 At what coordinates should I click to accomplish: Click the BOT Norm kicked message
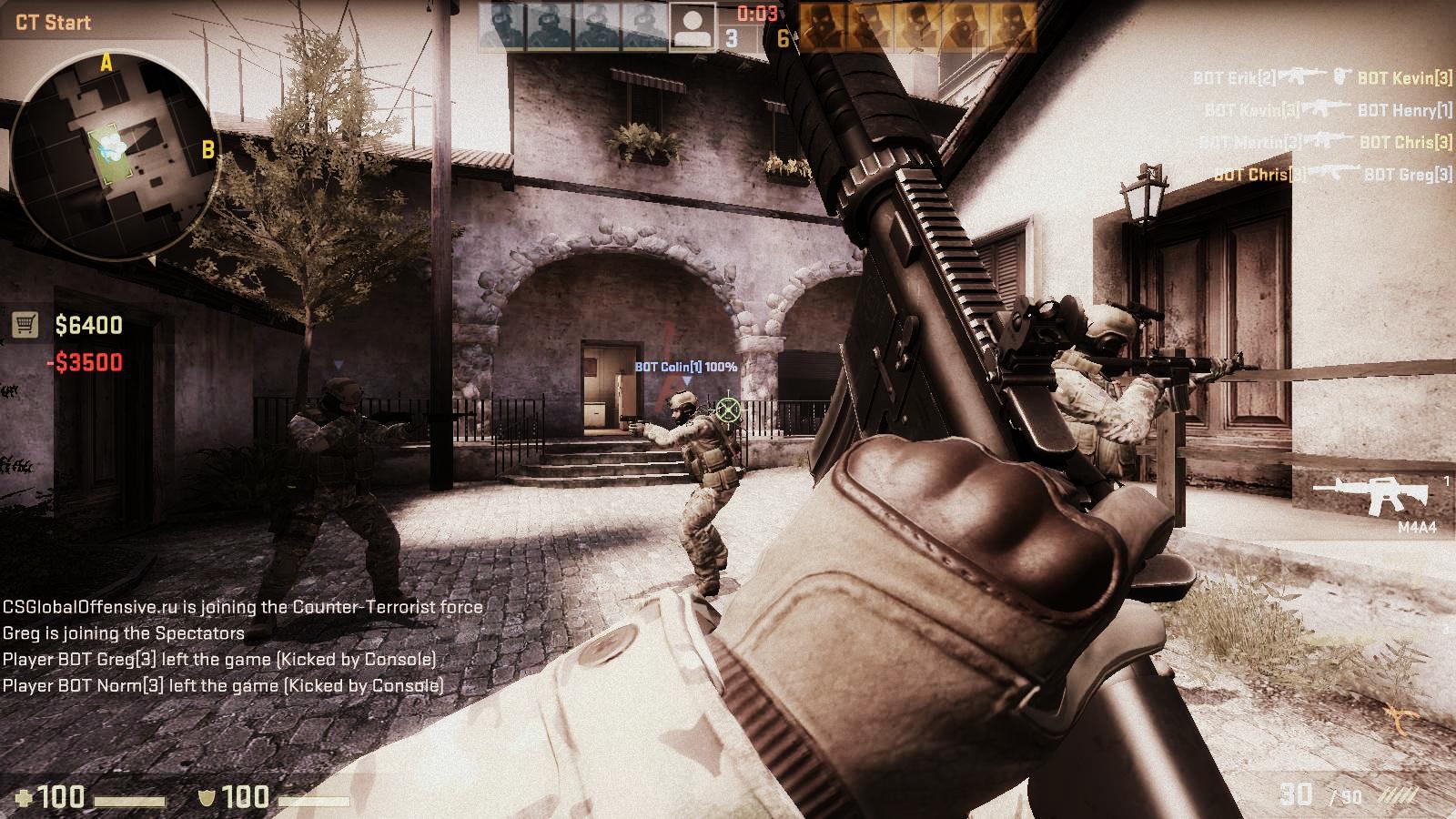tap(221, 687)
